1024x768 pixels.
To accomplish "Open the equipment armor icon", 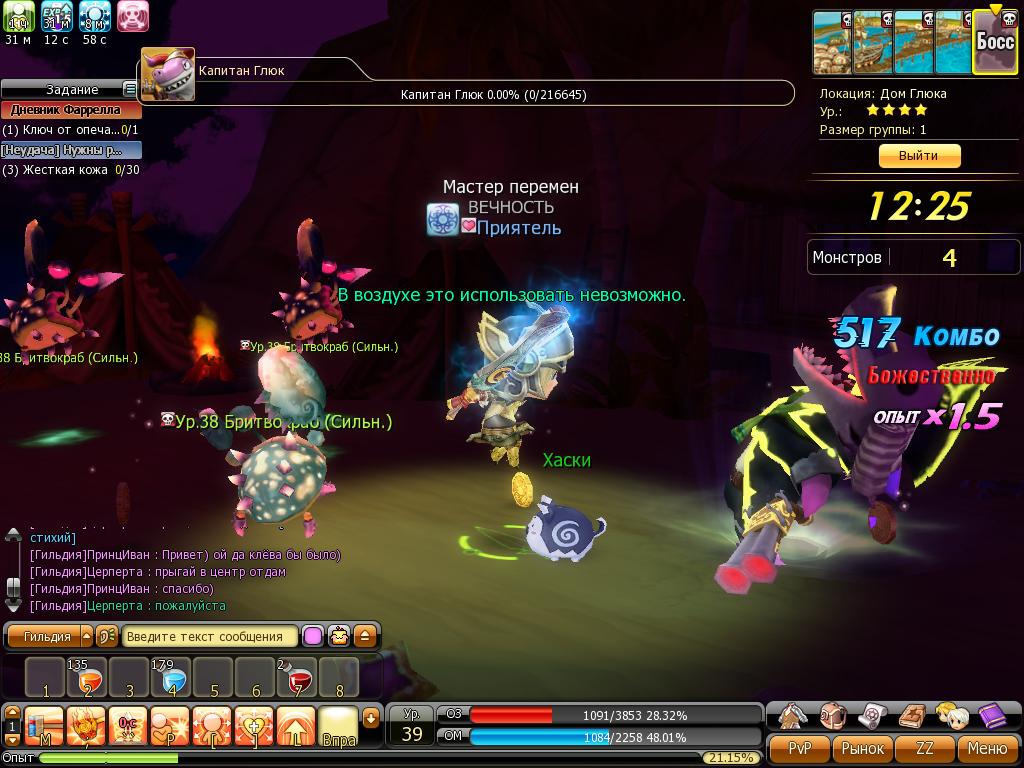I will 794,715.
